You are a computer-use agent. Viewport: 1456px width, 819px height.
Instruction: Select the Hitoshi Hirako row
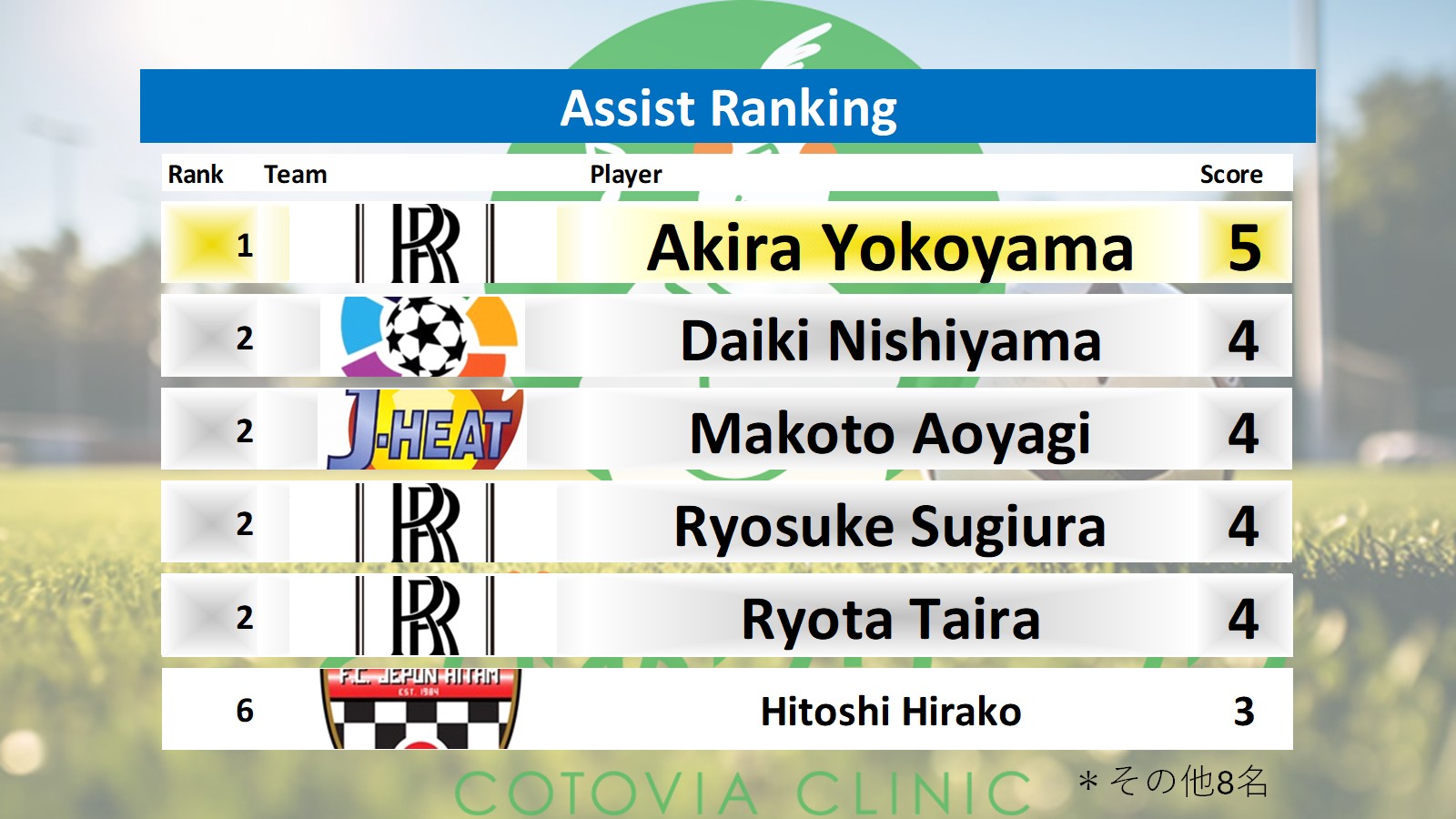tap(890, 711)
